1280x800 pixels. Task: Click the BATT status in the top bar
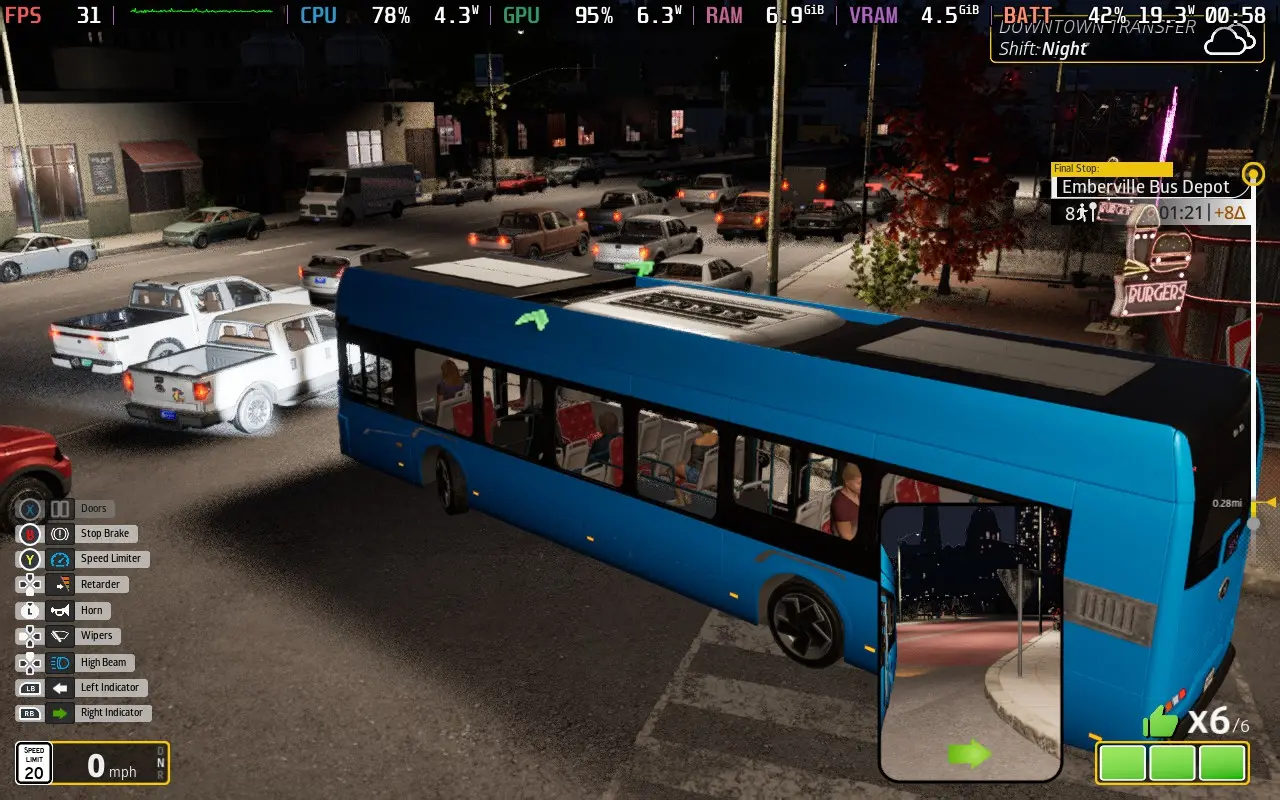[x=1027, y=15]
